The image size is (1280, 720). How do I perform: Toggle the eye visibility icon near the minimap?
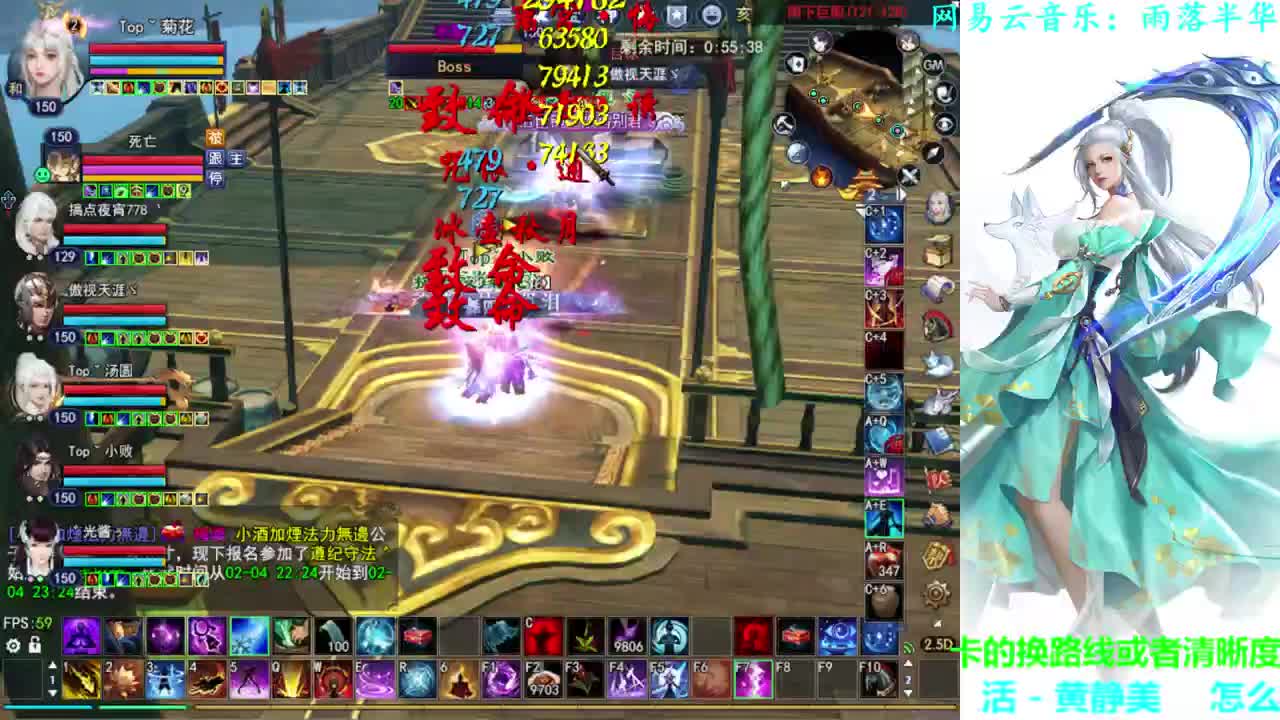pyautogui.click(x=944, y=124)
